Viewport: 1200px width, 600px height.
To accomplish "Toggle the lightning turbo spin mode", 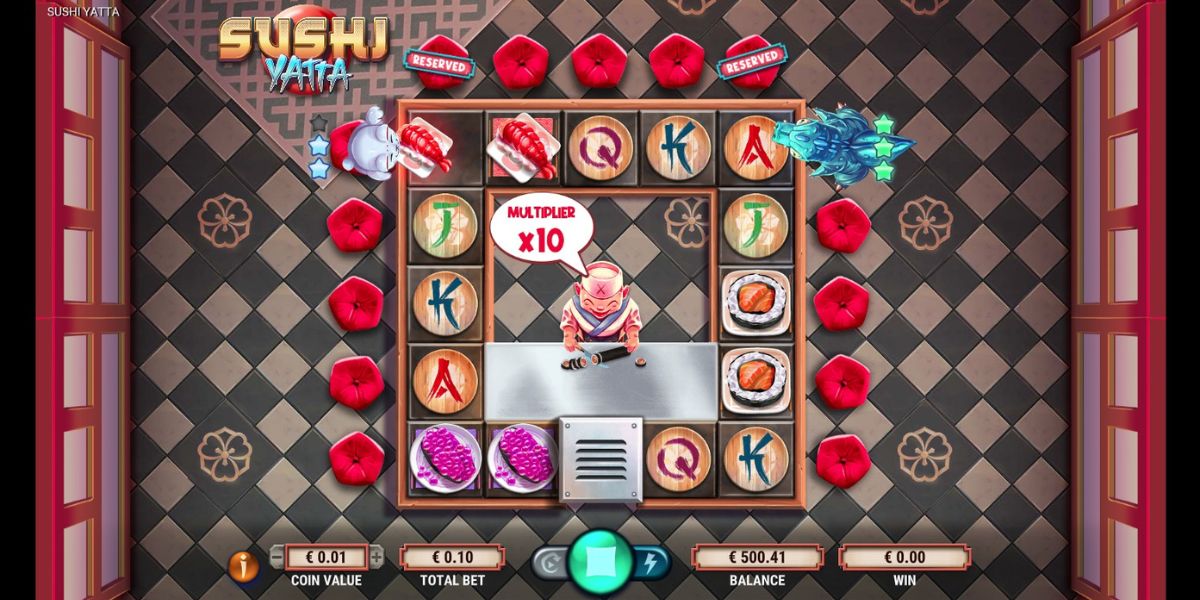I will [x=650, y=564].
